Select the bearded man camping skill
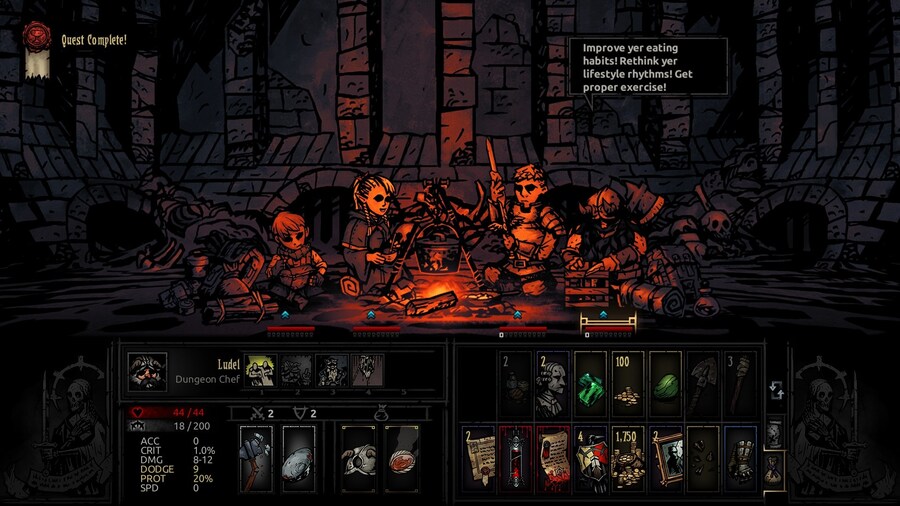This screenshot has height=506, width=900. [333, 371]
